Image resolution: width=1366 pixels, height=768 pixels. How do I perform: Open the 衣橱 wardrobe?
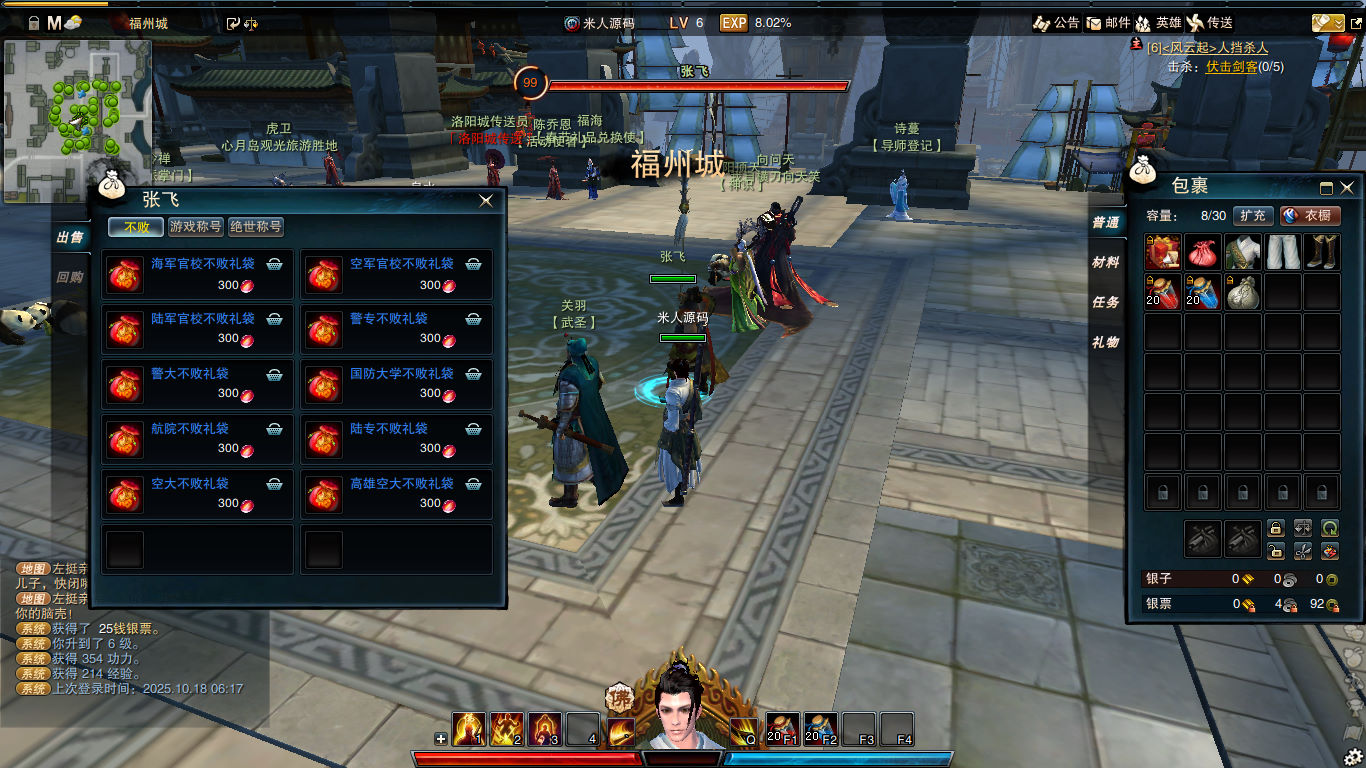[x=1310, y=215]
